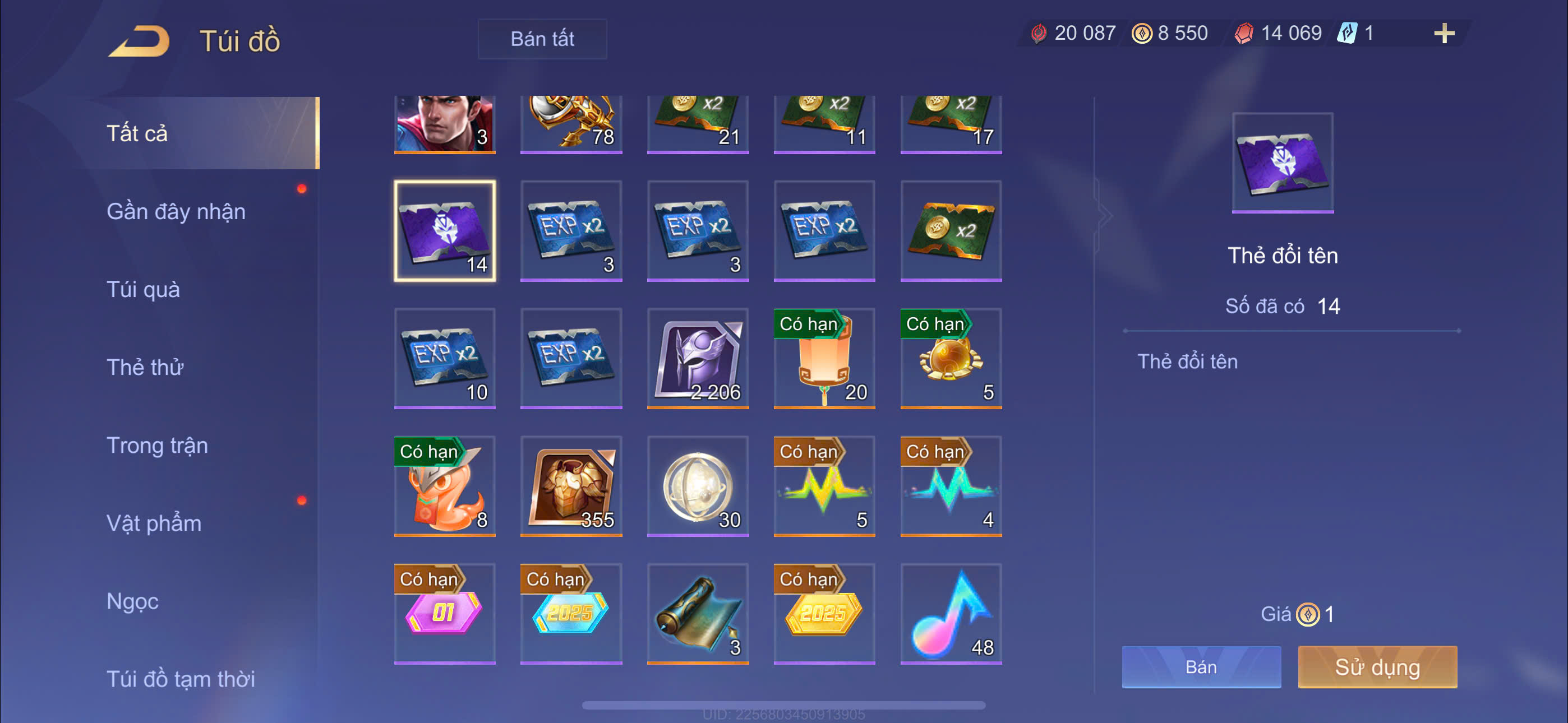Add currency with the plus button
Image resolution: width=1568 pixels, height=723 pixels.
[1444, 33]
